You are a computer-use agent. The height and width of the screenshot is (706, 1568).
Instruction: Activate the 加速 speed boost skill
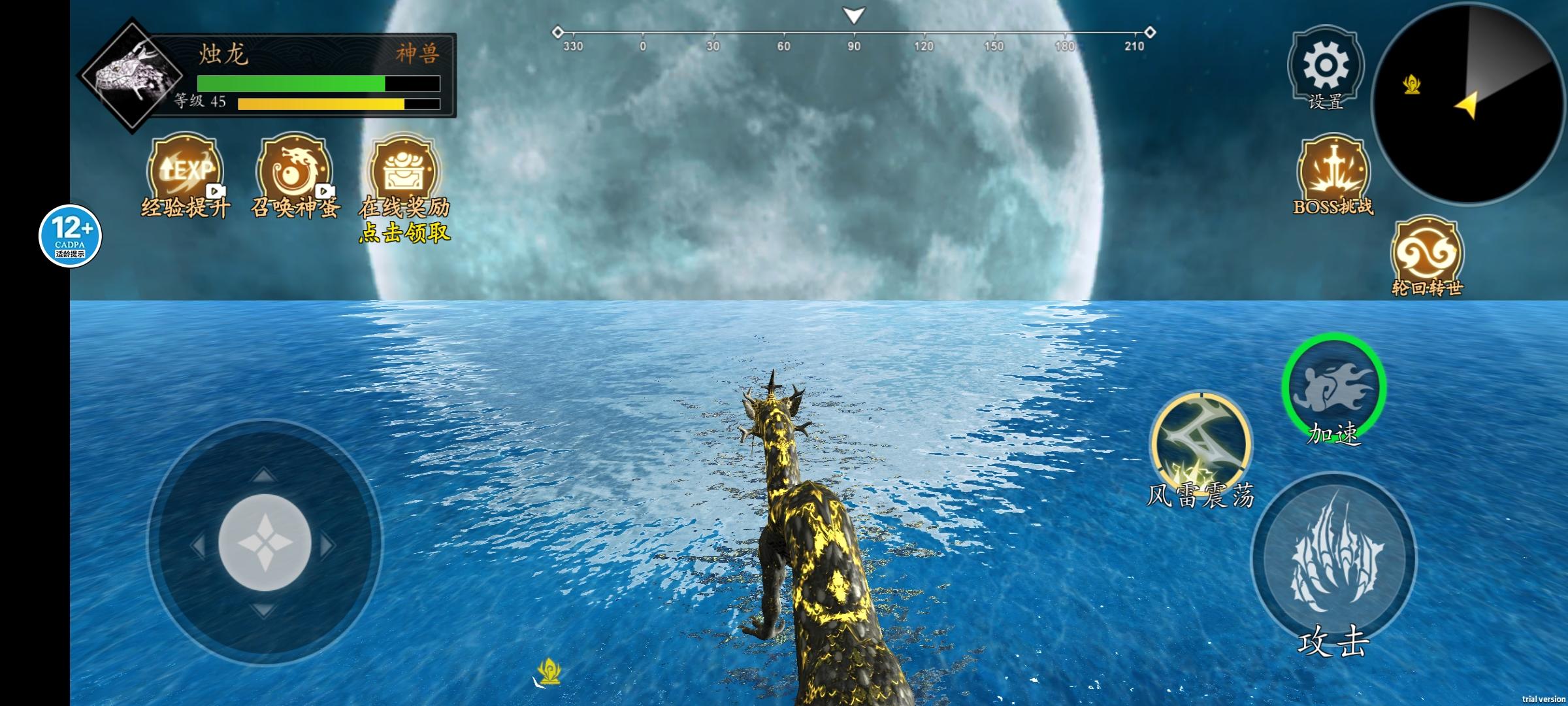[x=1333, y=387]
